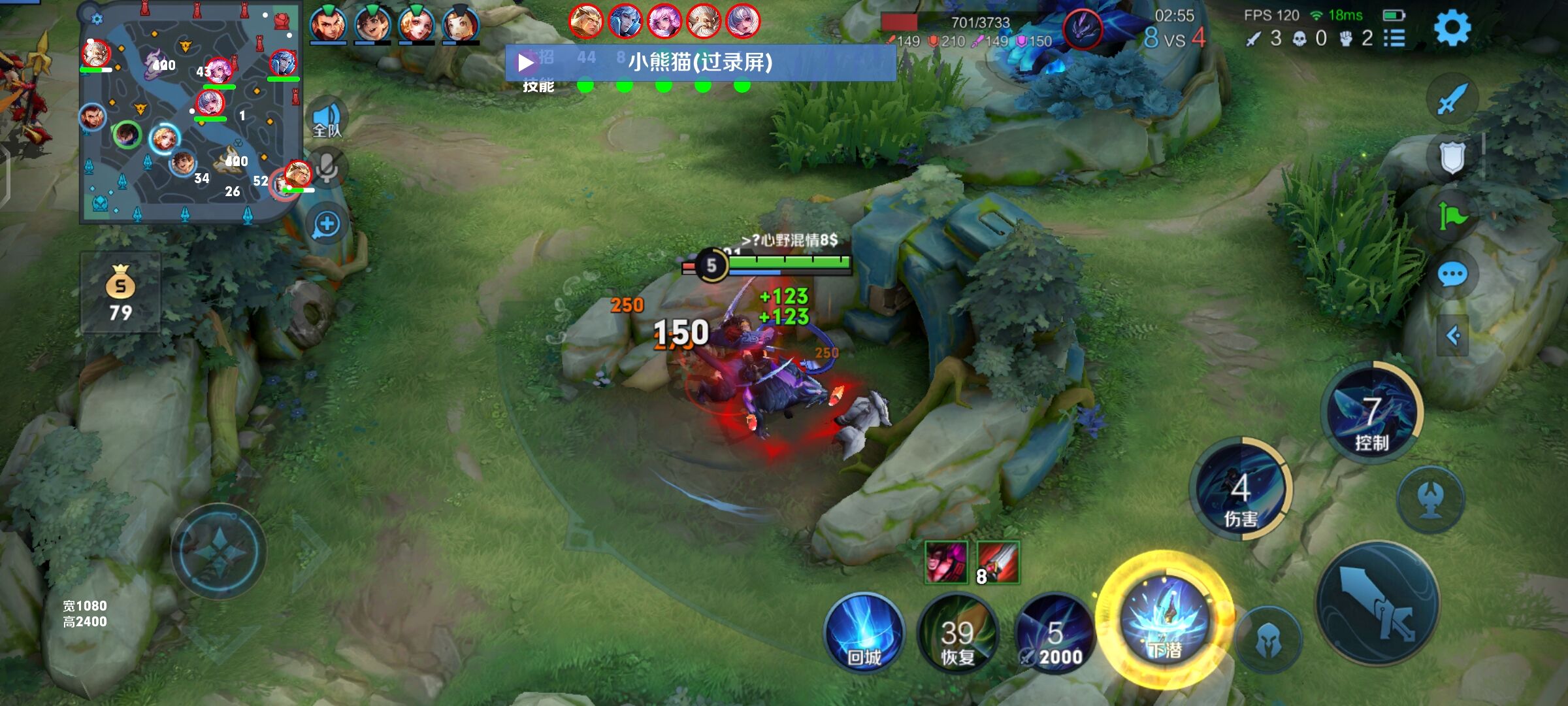This screenshot has width=1568, height=706.
Task: Send the green flag gather signal
Action: (1452, 216)
